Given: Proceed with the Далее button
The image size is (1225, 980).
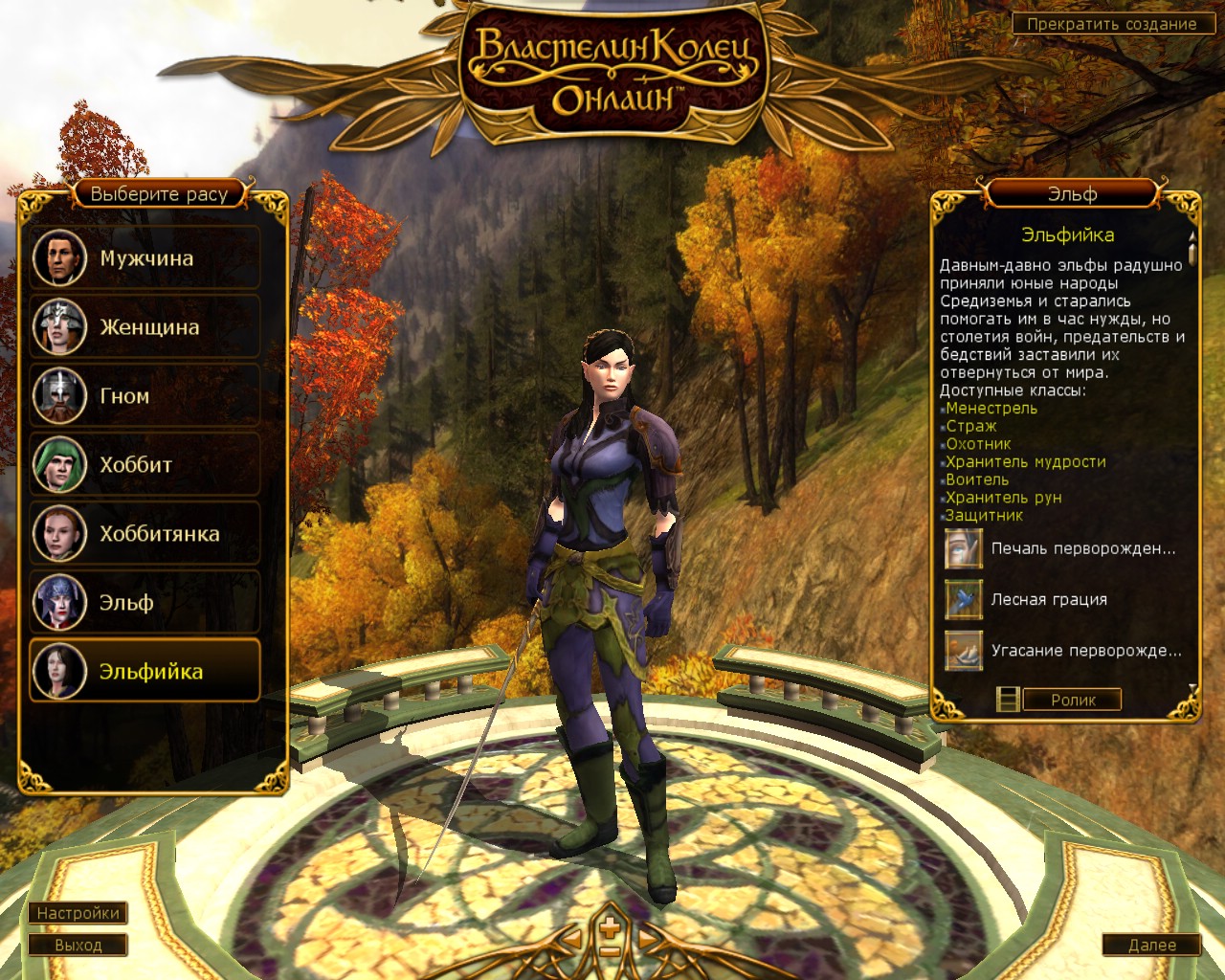Looking at the screenshot, I should click(x=1151, y=945).
